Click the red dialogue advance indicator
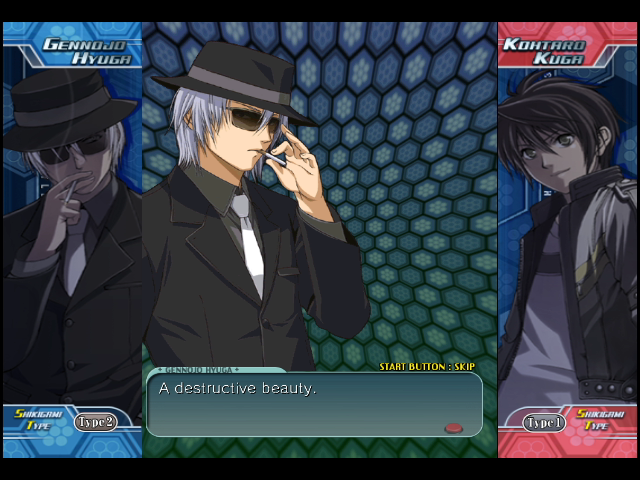This screenshot has height=480, width=640. click(453, 428)
